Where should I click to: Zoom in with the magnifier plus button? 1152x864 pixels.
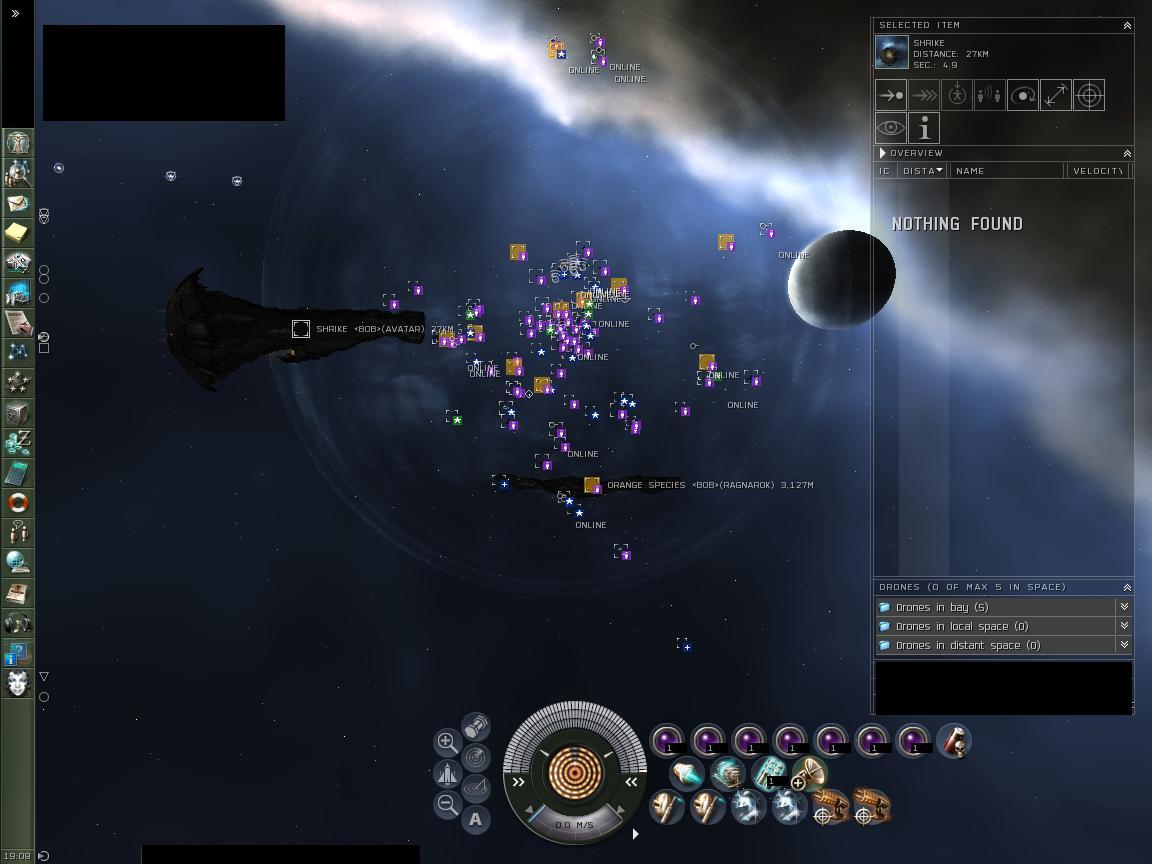point(447,742)
